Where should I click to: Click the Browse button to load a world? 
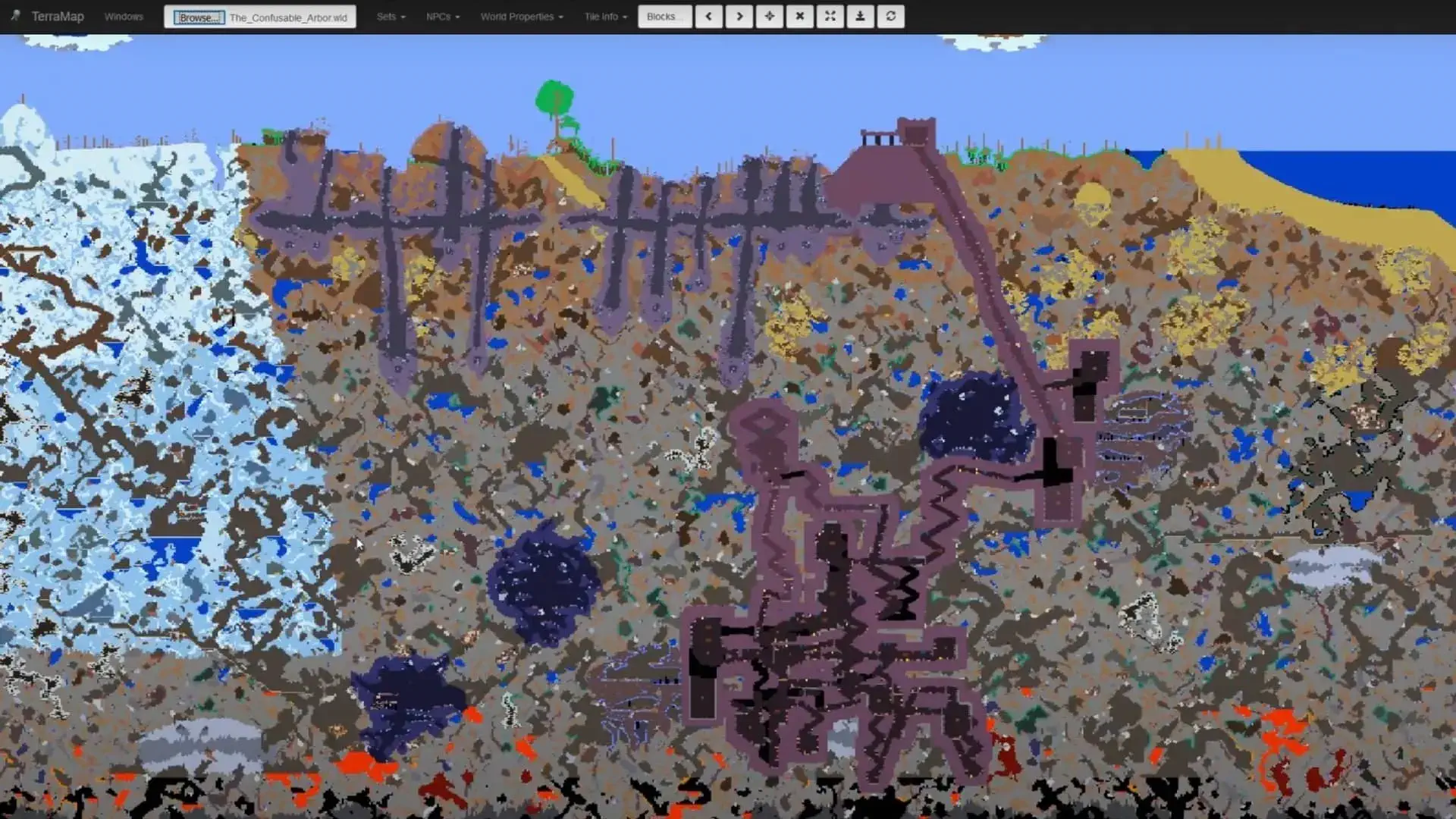(x=197, y=17)
